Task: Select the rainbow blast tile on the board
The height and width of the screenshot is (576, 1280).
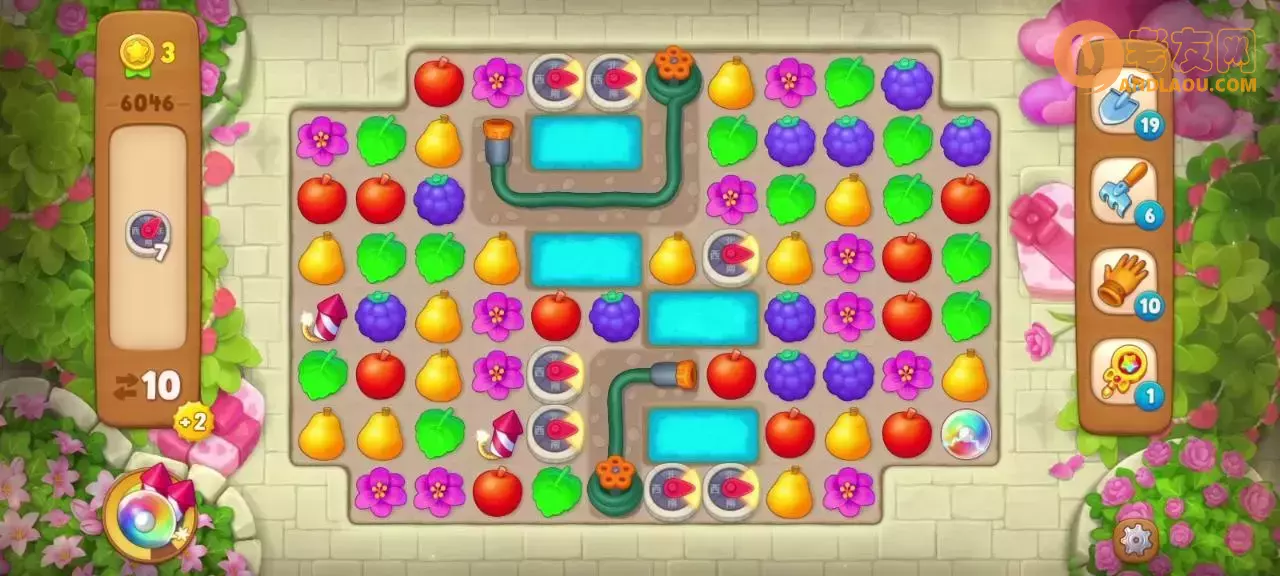Action: click(966, 434)
